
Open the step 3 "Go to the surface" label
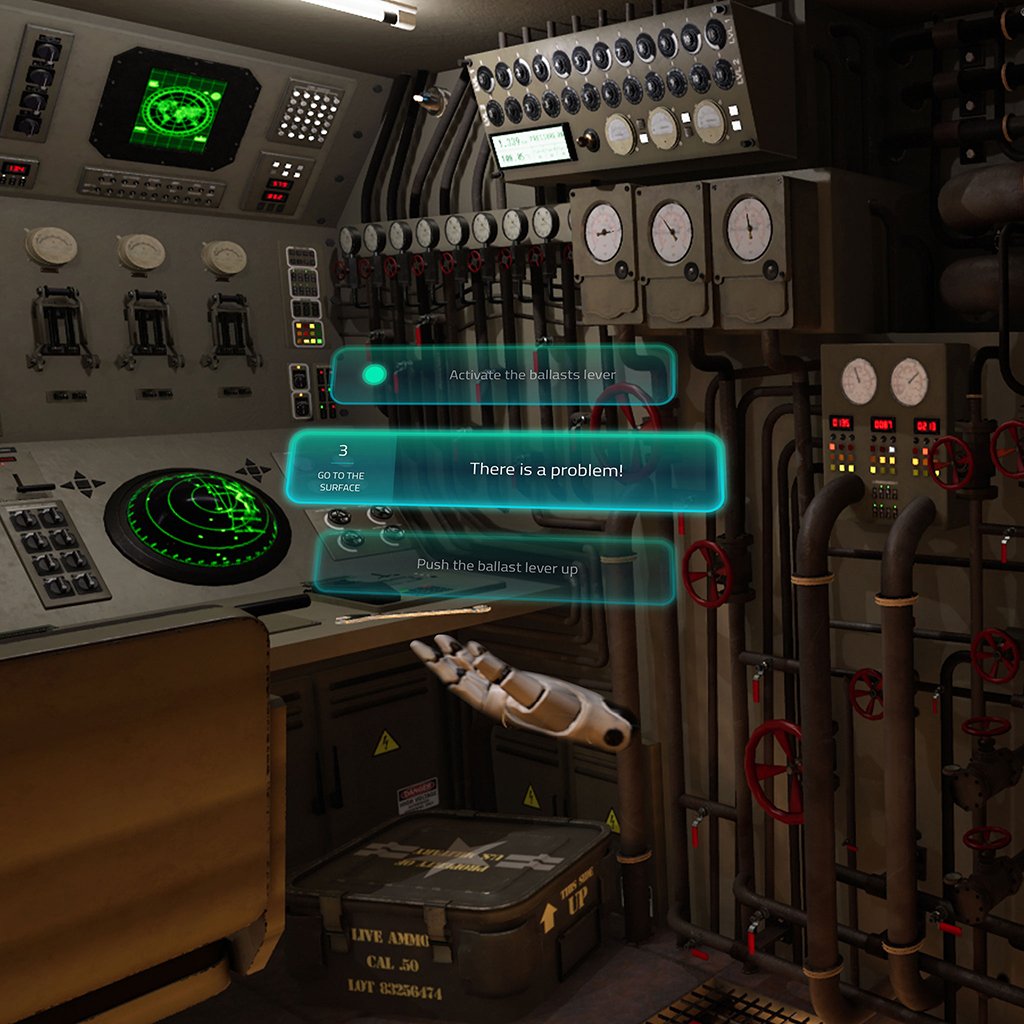pyautogui.click(x=342, y=468)
